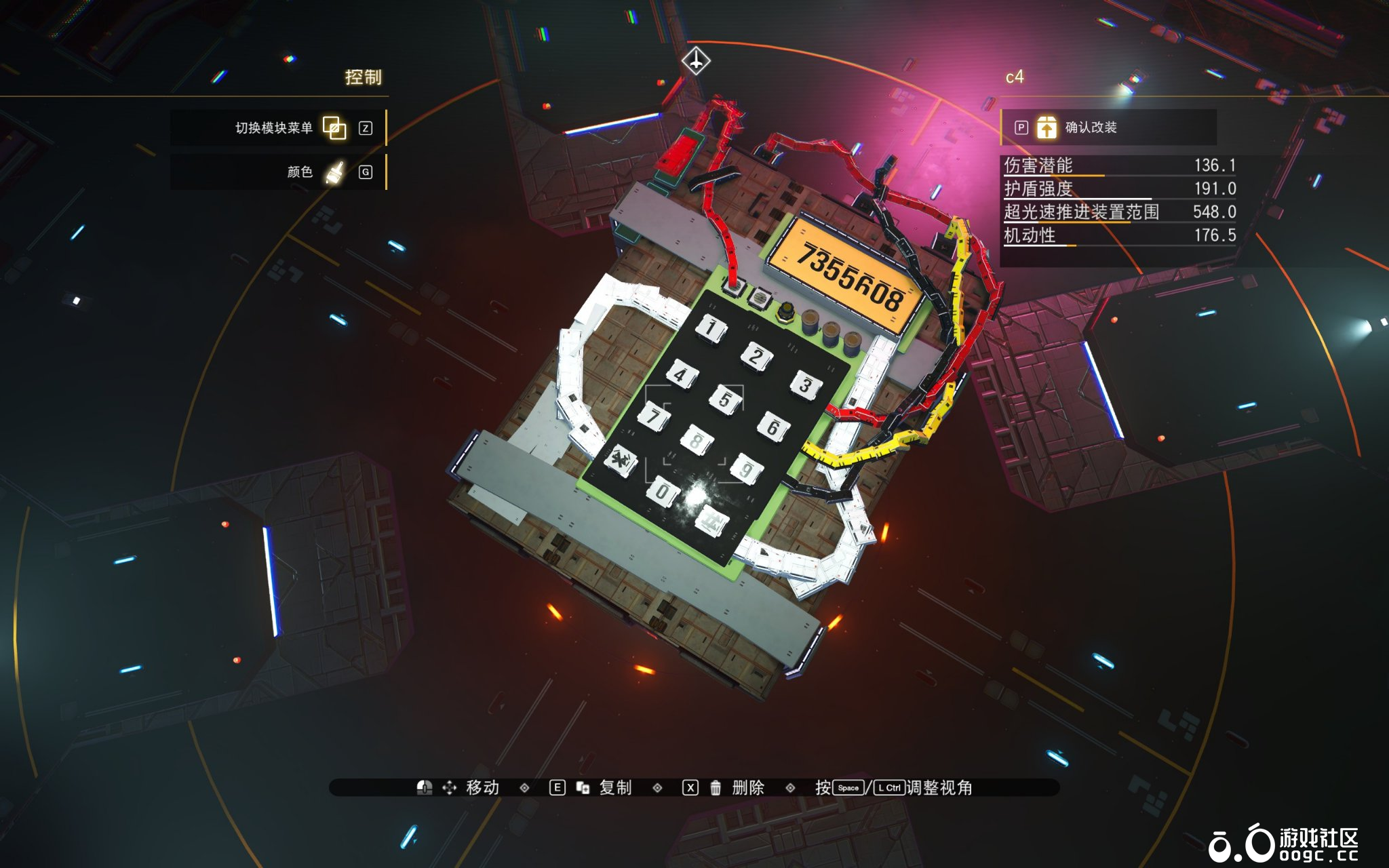Choose the 删除 delete action
Image resolution: width=1389 pixels, height=868 pixels.
(x=747, y=787)
